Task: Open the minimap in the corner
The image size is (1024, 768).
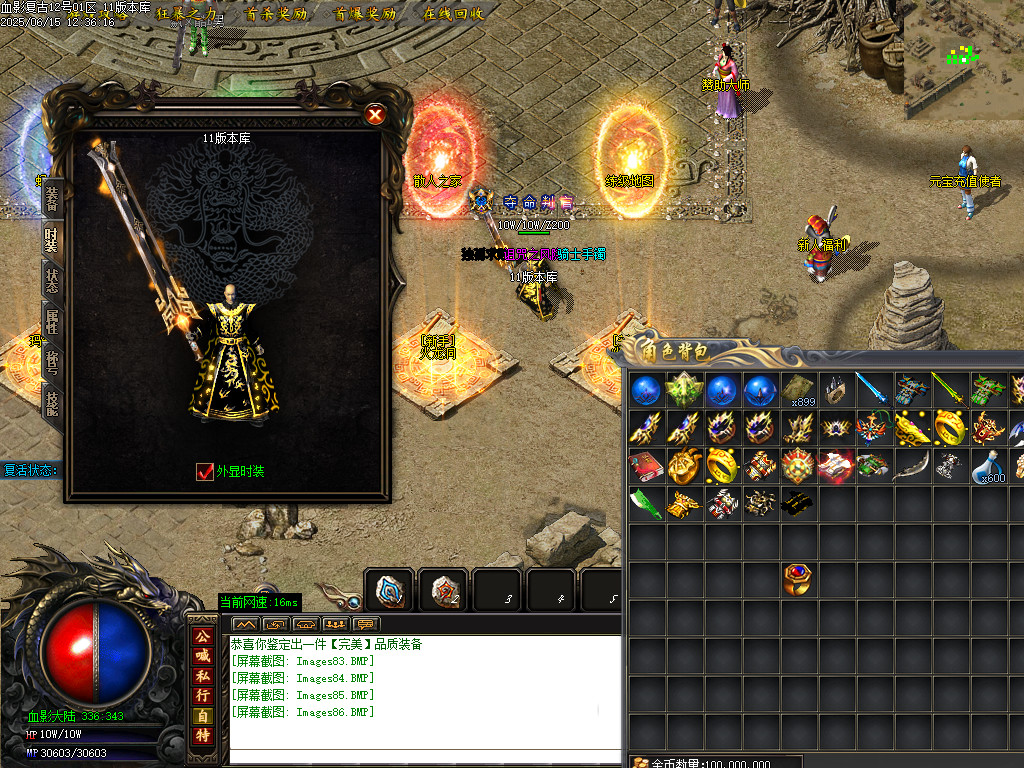Action: tap(963, 58)
